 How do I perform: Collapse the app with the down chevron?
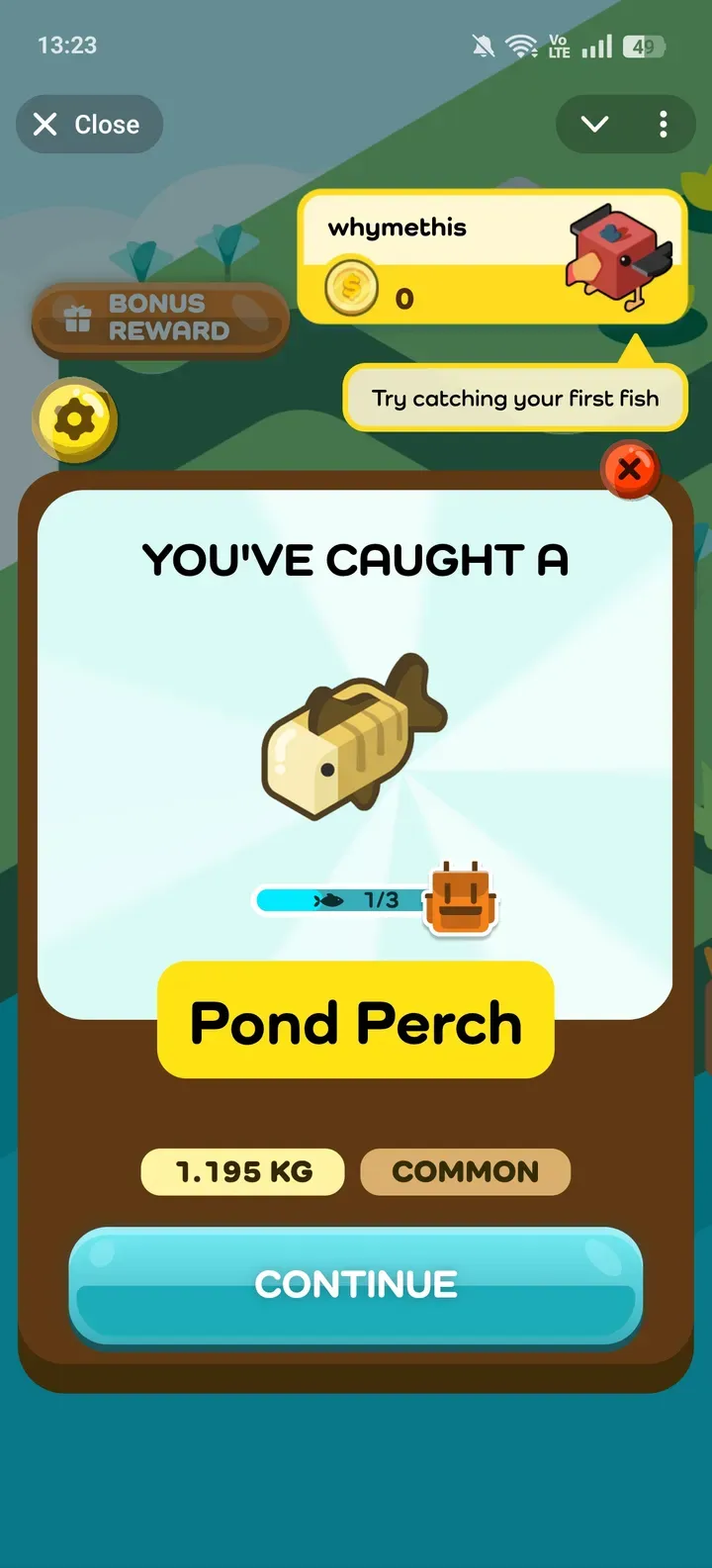(594, 125)
